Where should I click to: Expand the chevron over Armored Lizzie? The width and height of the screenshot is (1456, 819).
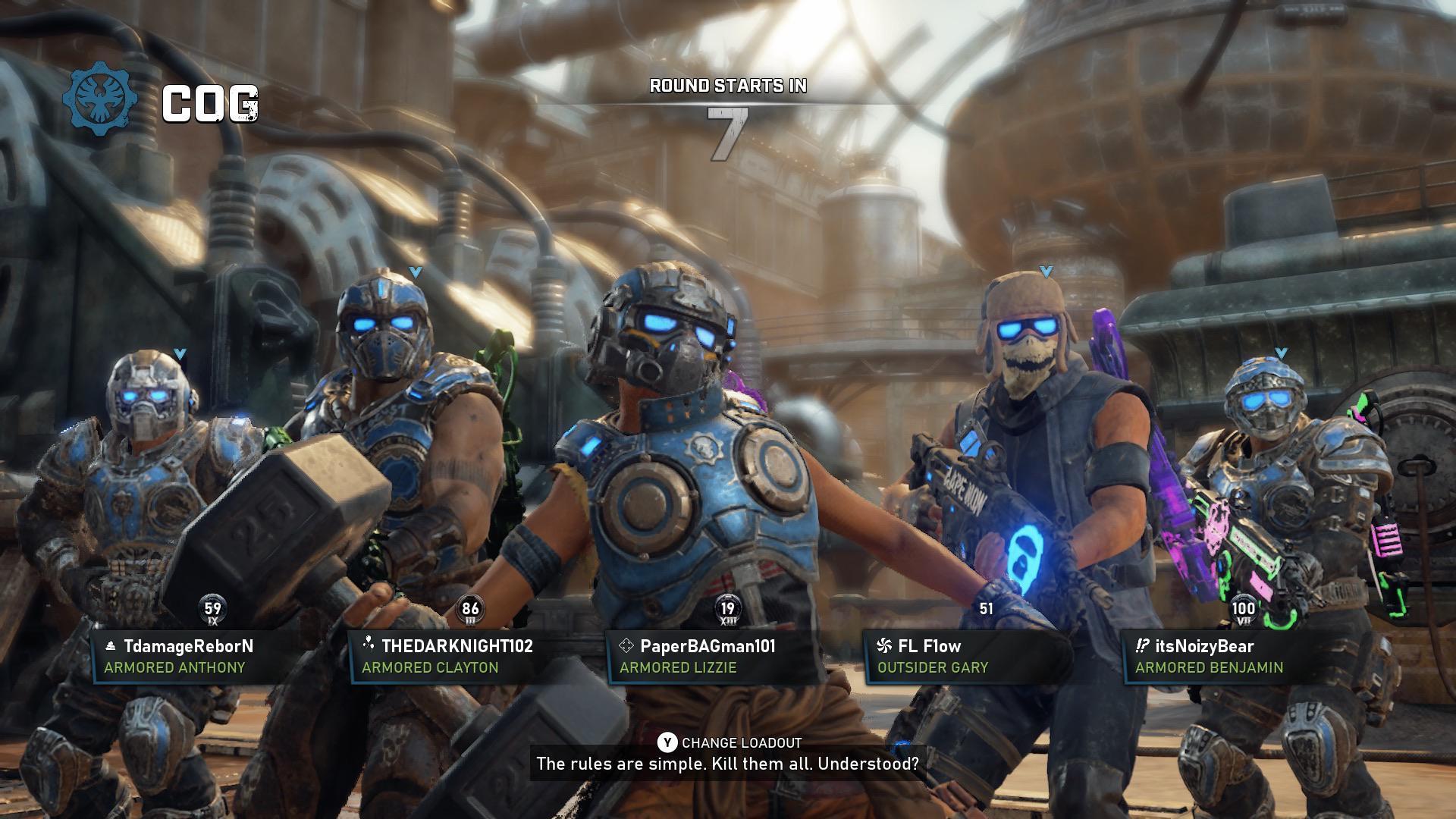point(666,264)
